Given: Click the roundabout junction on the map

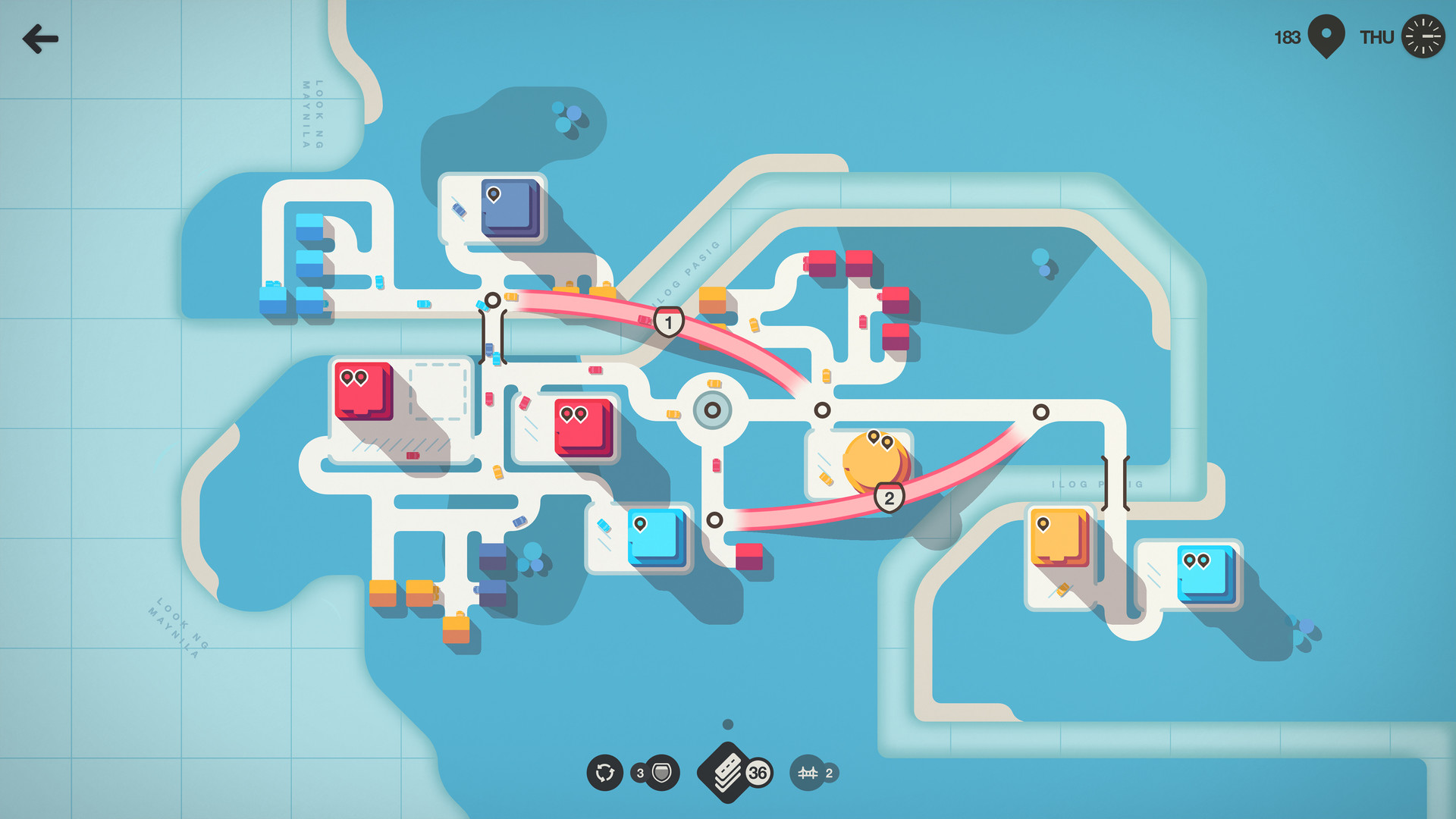Looking at the screenshot, I should pos(711,409).
